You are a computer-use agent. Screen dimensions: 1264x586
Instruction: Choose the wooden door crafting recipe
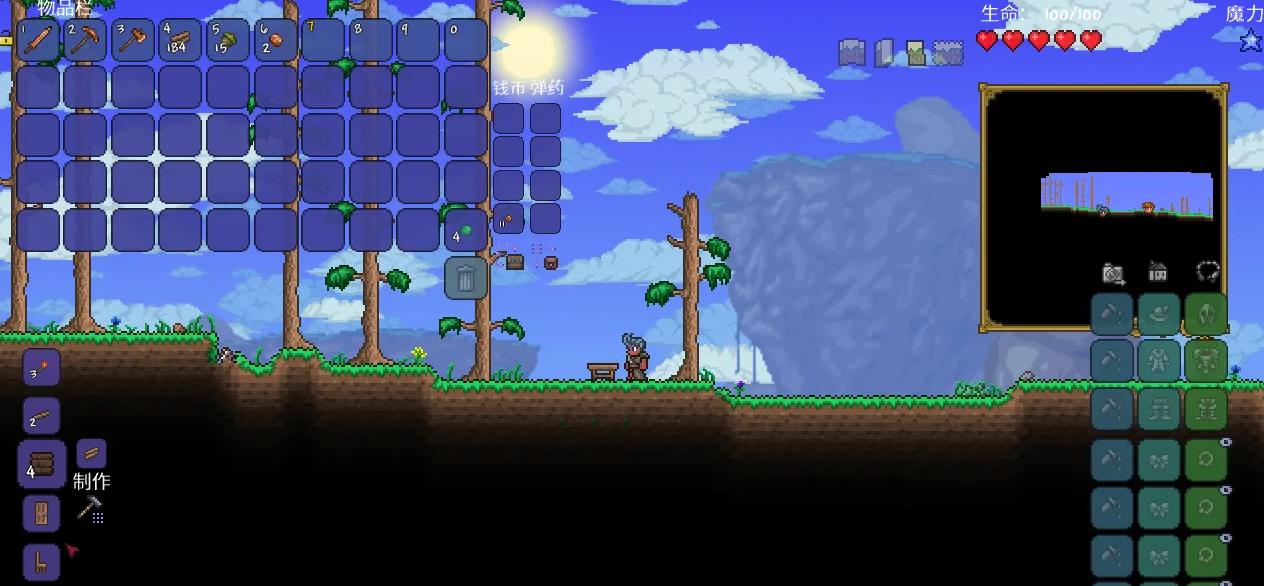41,514
